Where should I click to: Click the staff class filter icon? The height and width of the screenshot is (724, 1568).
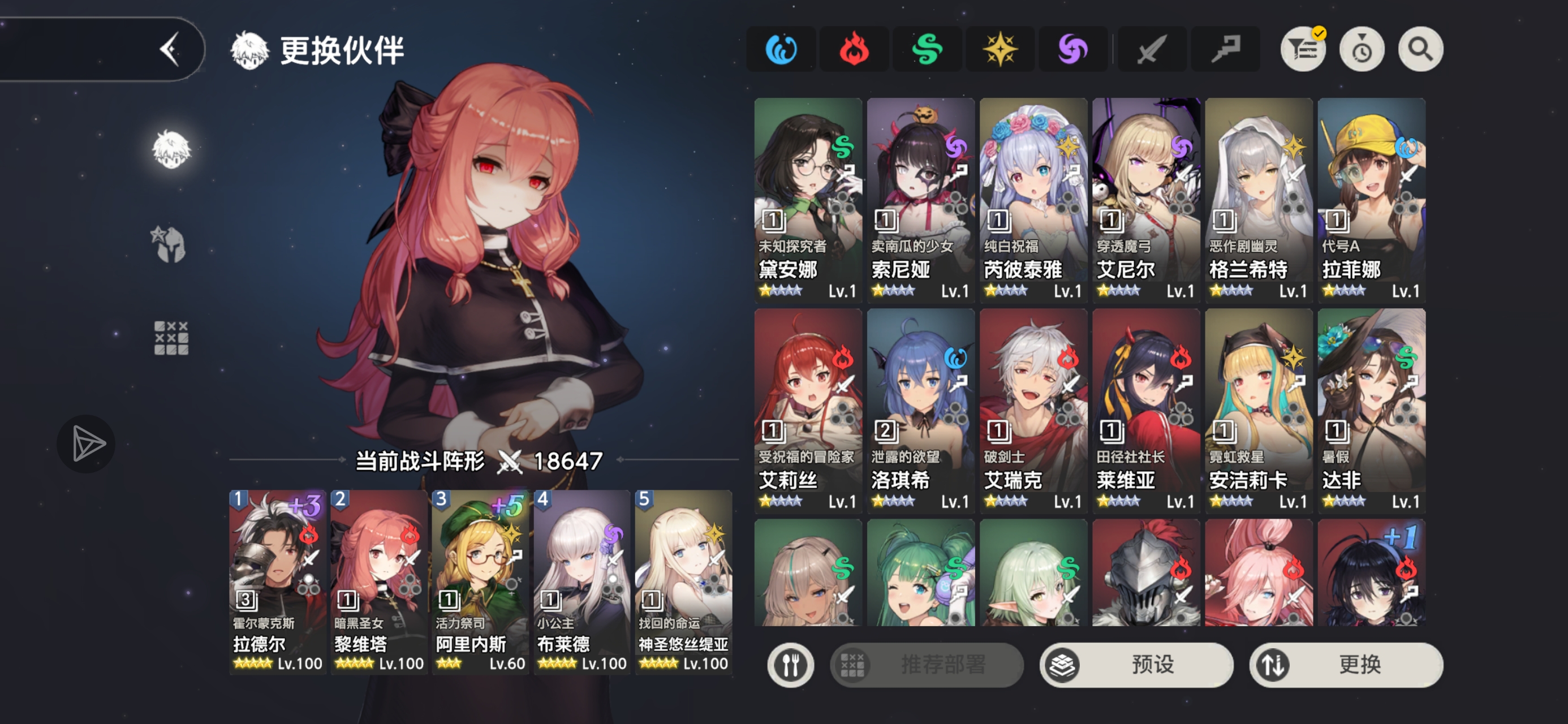[x=1225, y=49]
